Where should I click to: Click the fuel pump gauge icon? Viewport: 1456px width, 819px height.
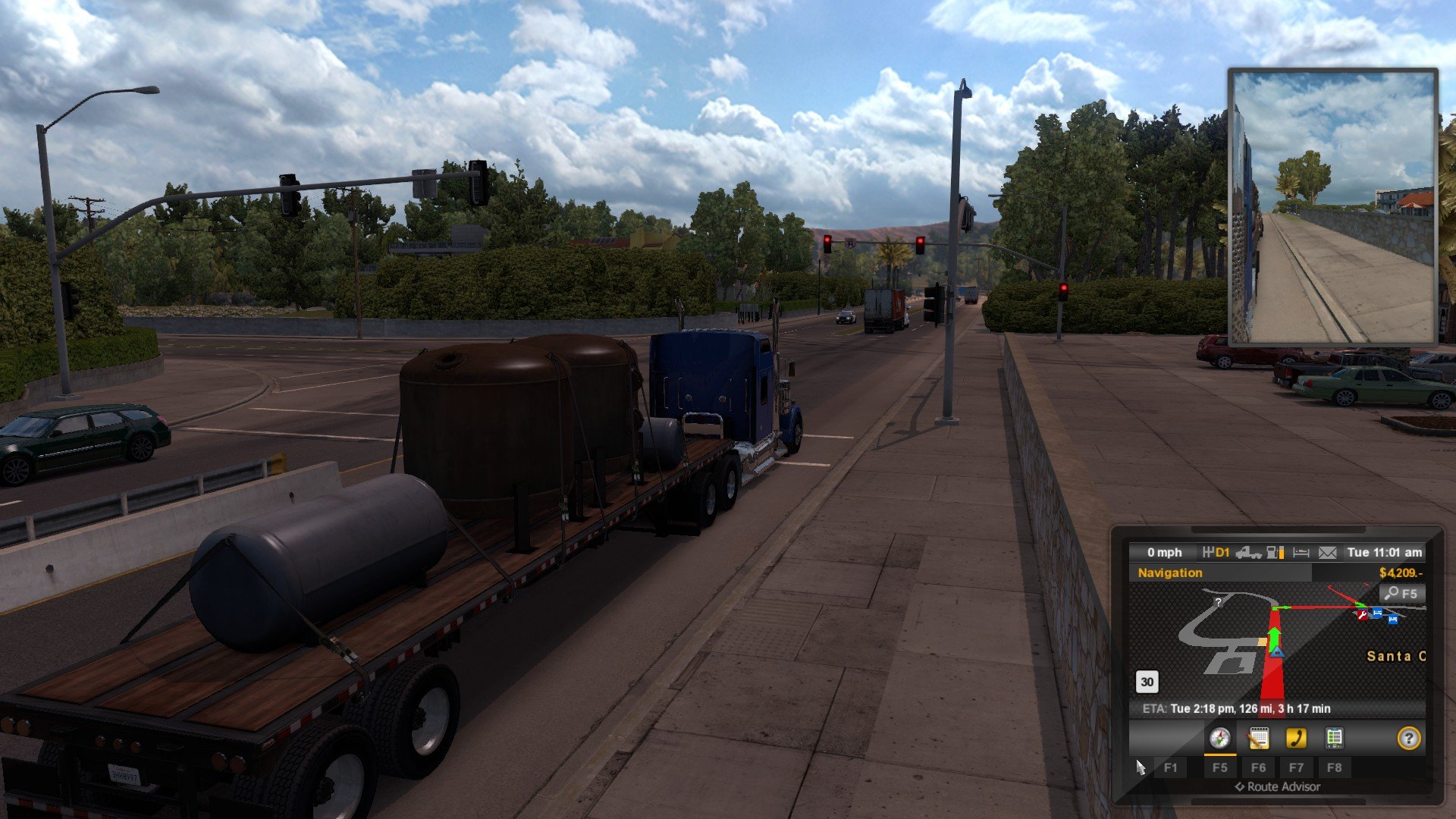(1275, 553)
